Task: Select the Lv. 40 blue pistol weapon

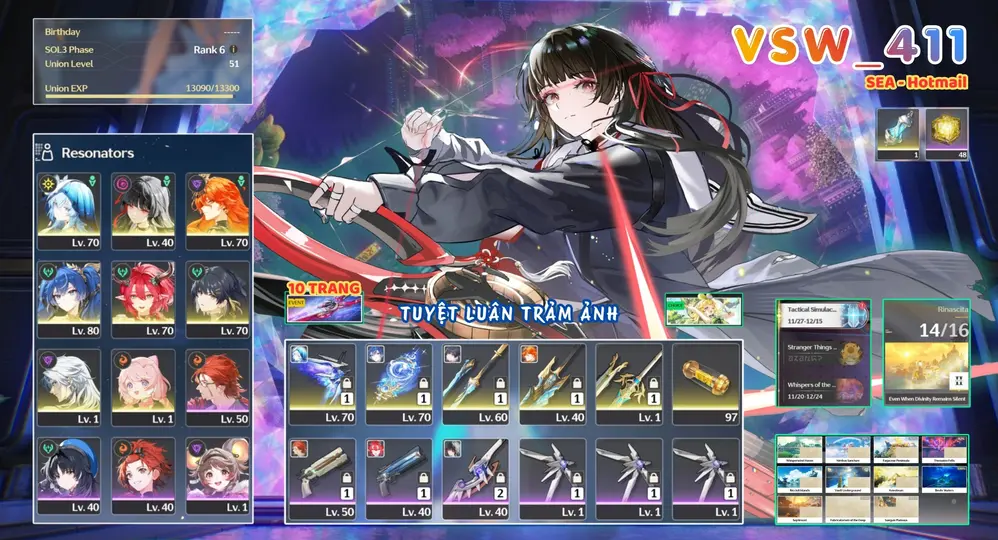Action: click(399, 478)
